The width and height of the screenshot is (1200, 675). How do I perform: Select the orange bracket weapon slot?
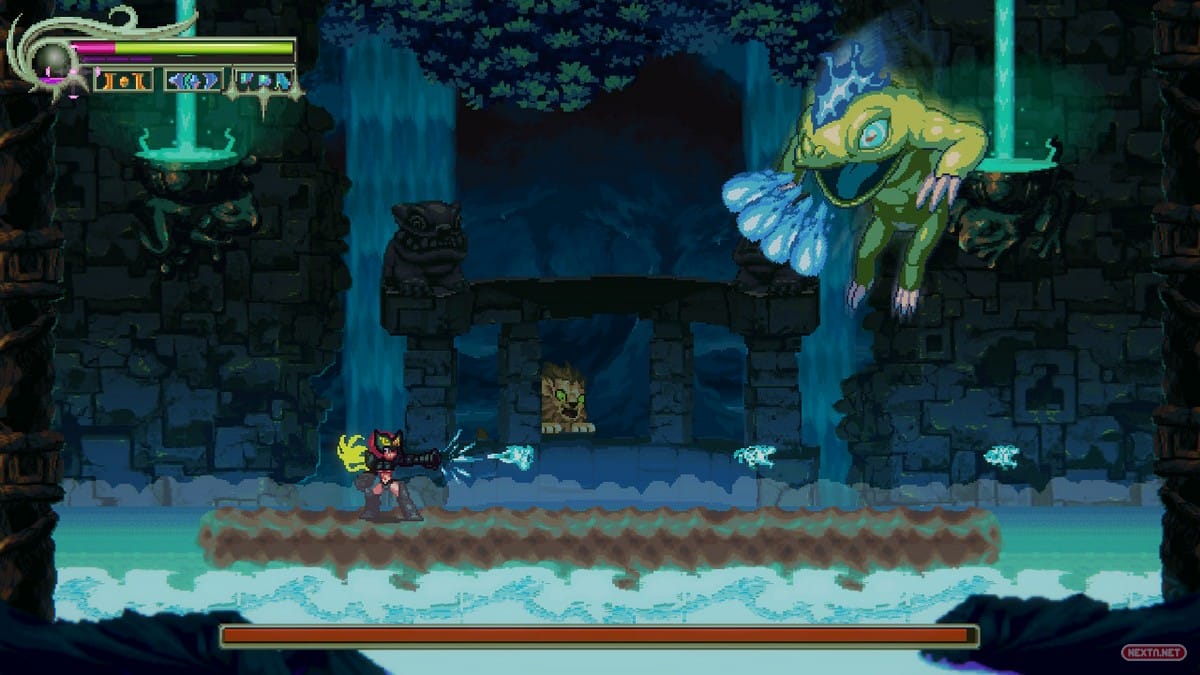[124, 80]
